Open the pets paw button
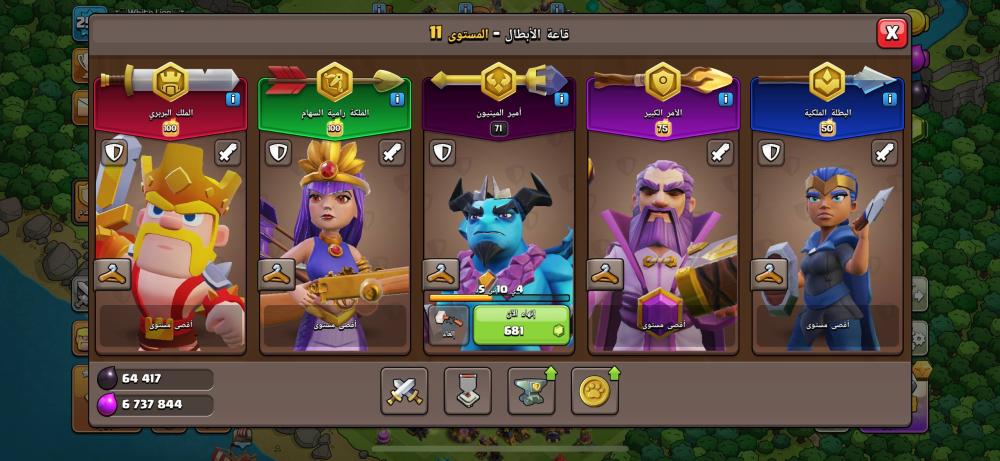 pos(595,390)
